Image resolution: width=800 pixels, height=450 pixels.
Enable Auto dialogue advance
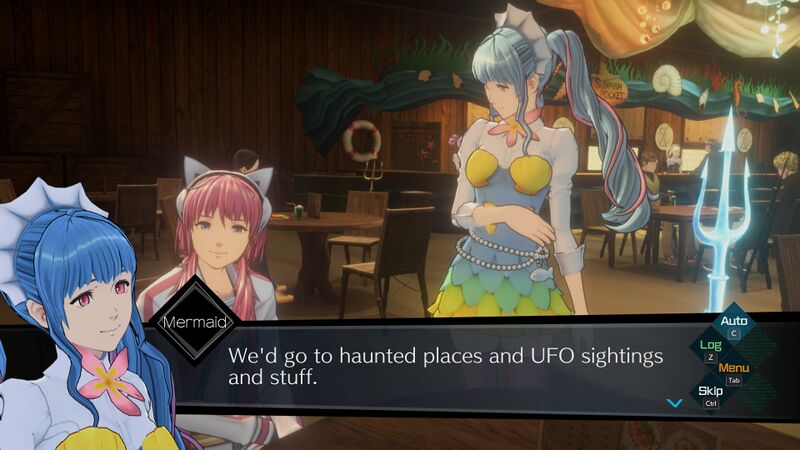click(734, 322)
